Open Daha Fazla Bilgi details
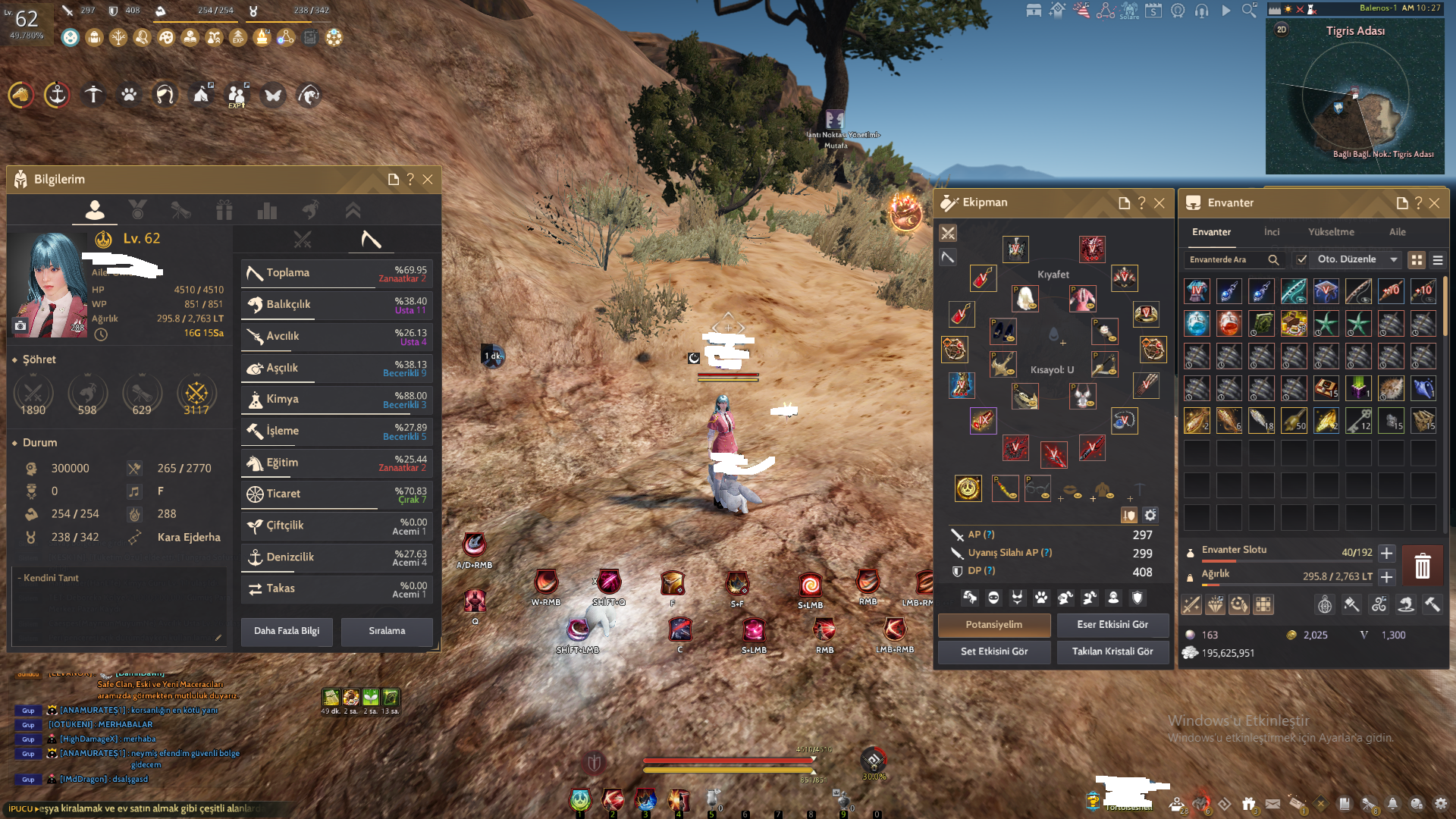Viewport: 1456px width, 819px height. pos(287,631)
